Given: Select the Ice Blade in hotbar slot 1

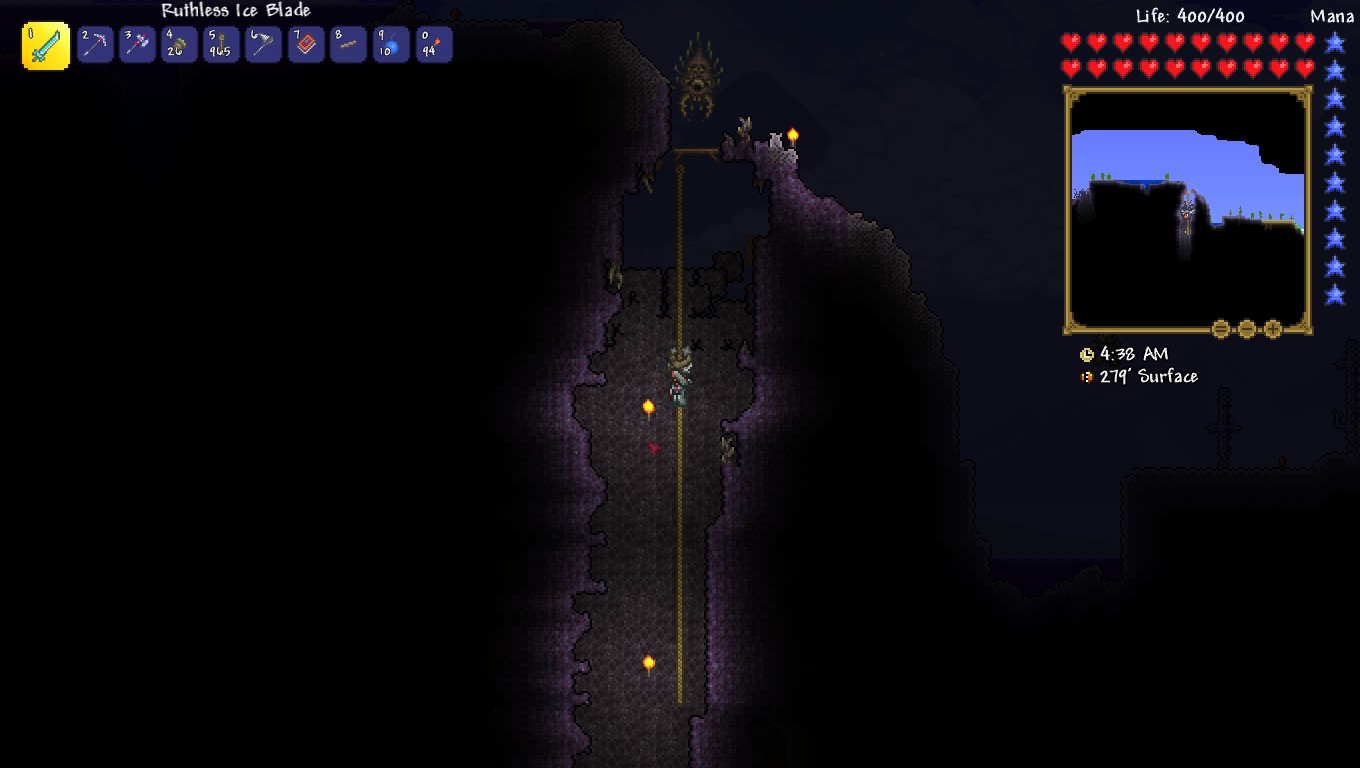Looking at the screenshot, I should tap(46, 46).
